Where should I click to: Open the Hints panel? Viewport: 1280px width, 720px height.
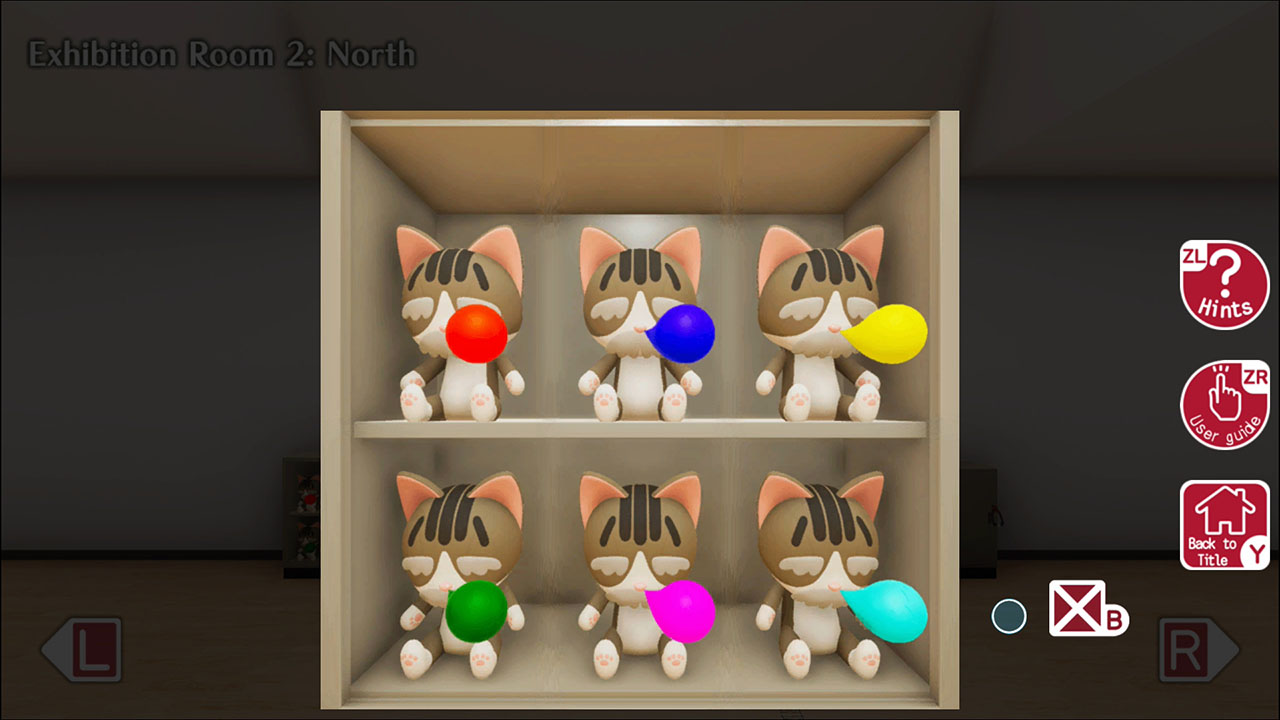pos(1224,285)
